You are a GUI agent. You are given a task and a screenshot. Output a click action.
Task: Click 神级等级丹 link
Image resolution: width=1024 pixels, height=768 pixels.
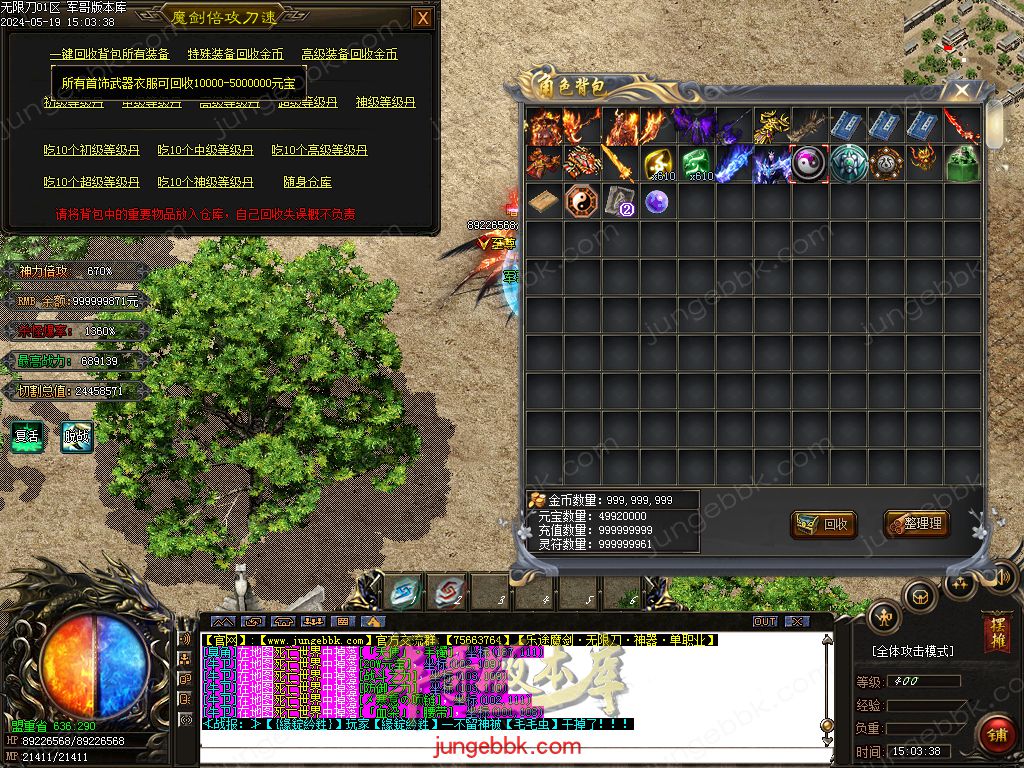tap(385, 102)
